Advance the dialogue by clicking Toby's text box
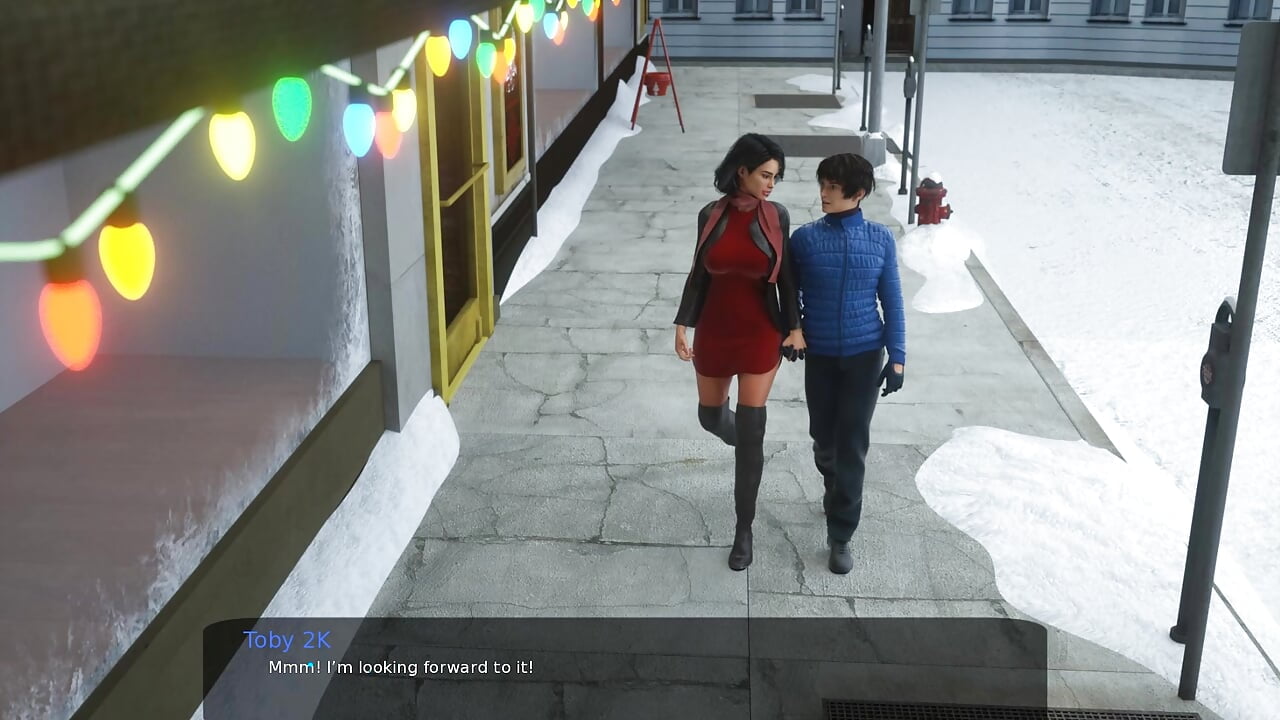The image size is (1280, 720). [624, 668]
